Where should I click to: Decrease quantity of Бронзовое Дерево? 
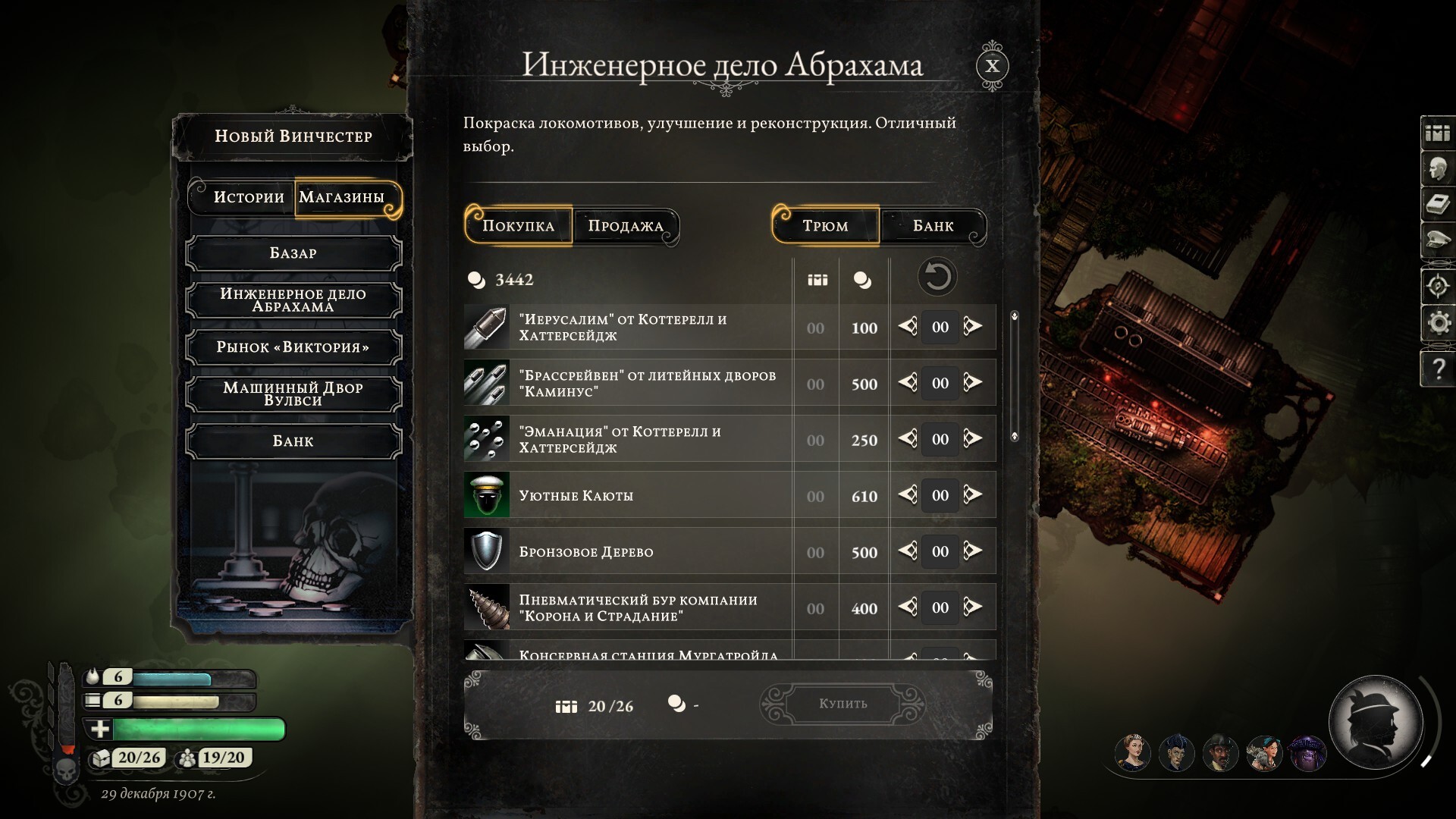click(908, 551)
